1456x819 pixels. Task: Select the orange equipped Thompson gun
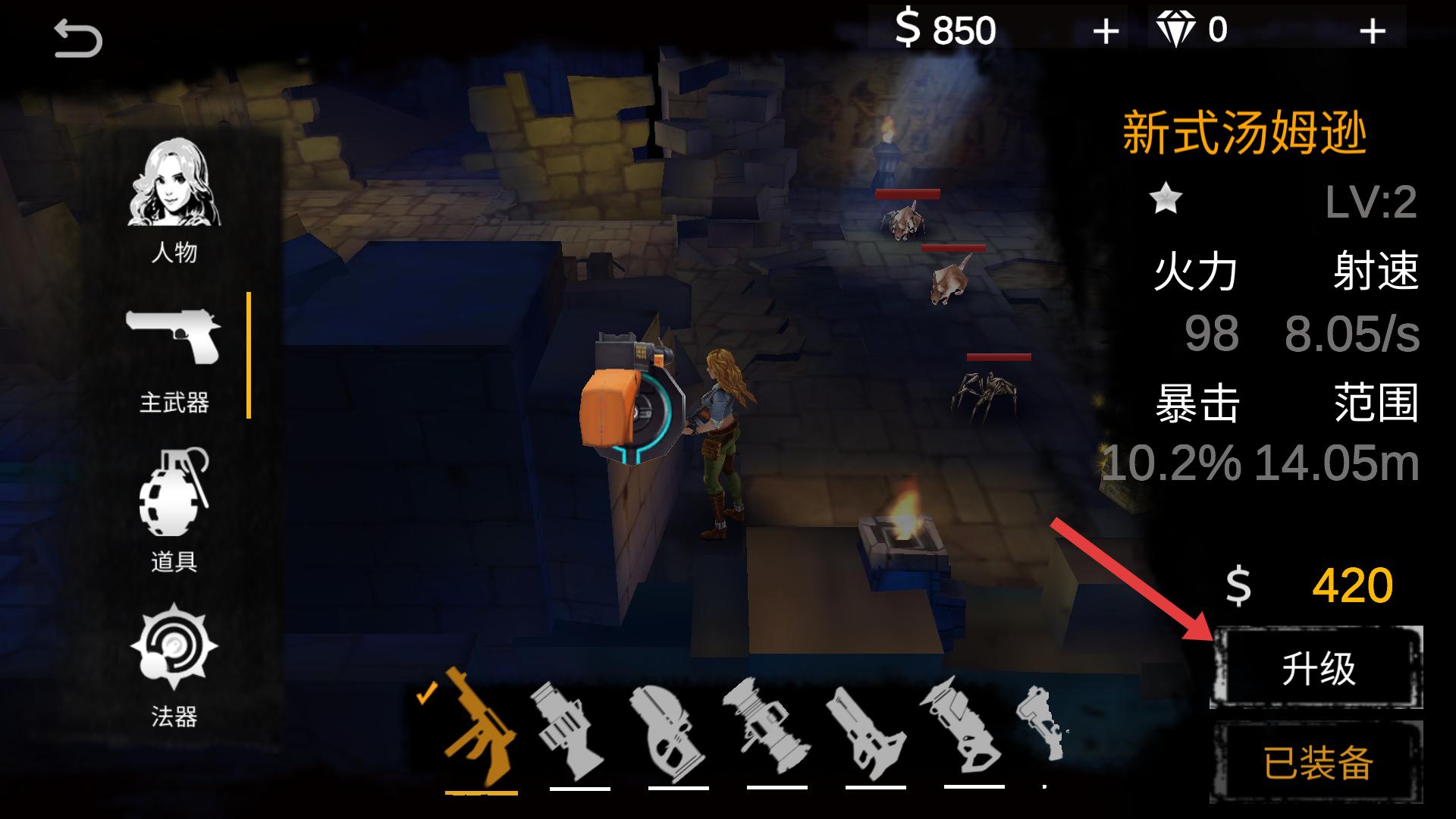[x=479, y=730]
